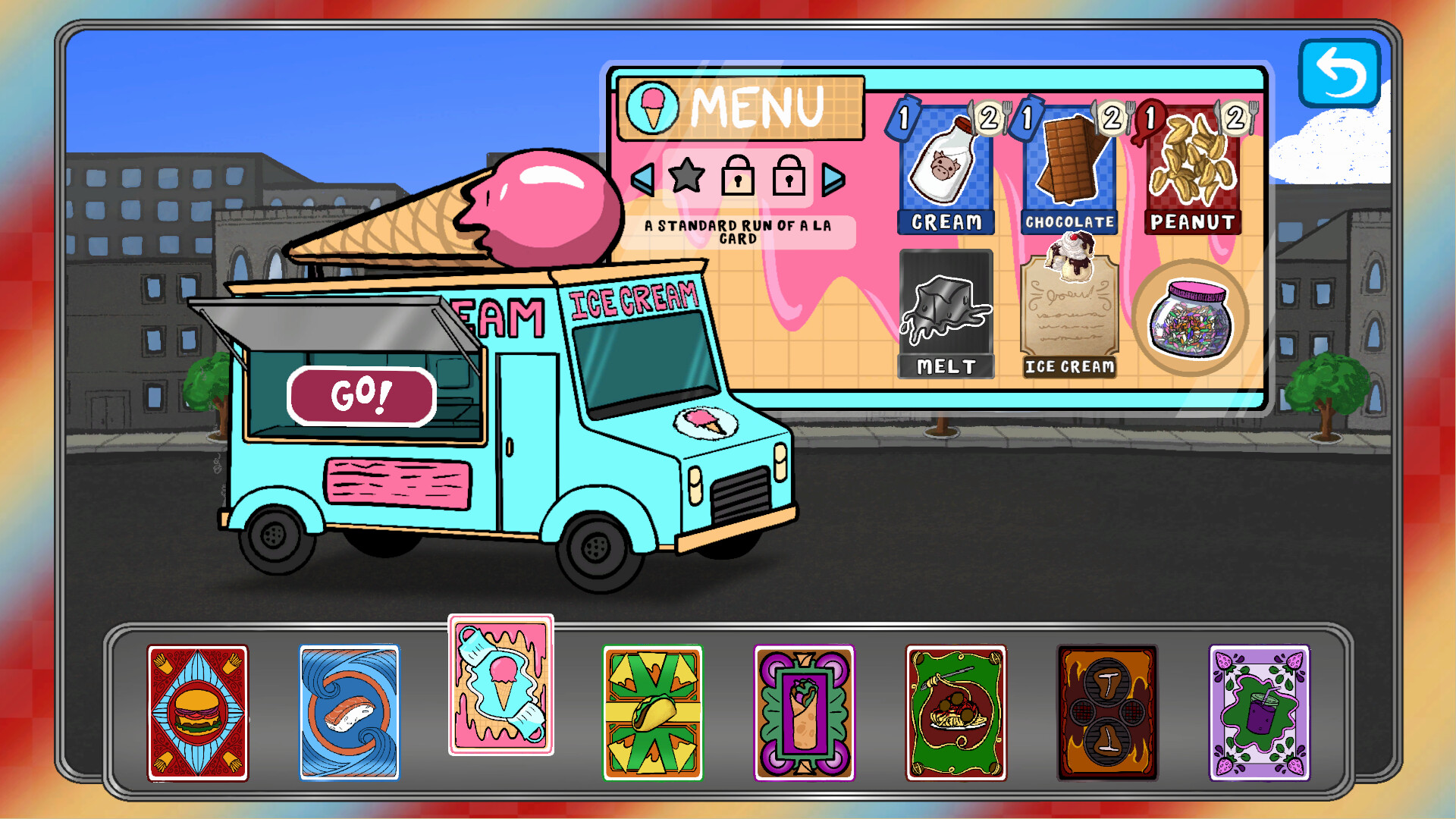
Task: Select the Cream ingredient on the menu
Action: tap(945, 174)
